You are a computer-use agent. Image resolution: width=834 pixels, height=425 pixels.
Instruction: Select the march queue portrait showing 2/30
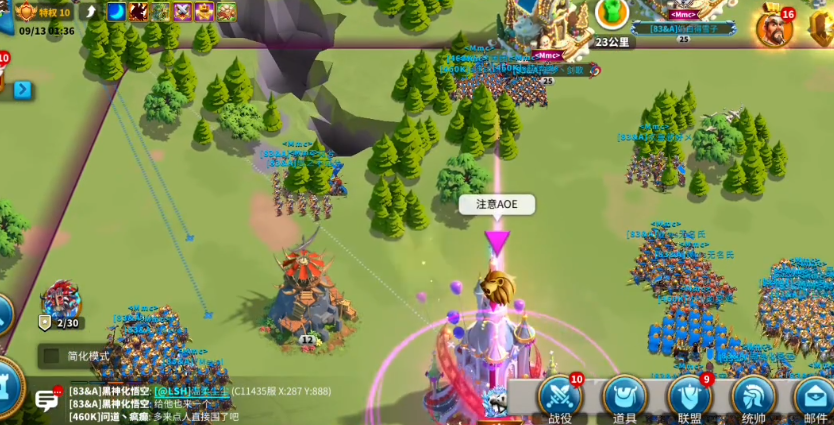(x=61, y=303)
